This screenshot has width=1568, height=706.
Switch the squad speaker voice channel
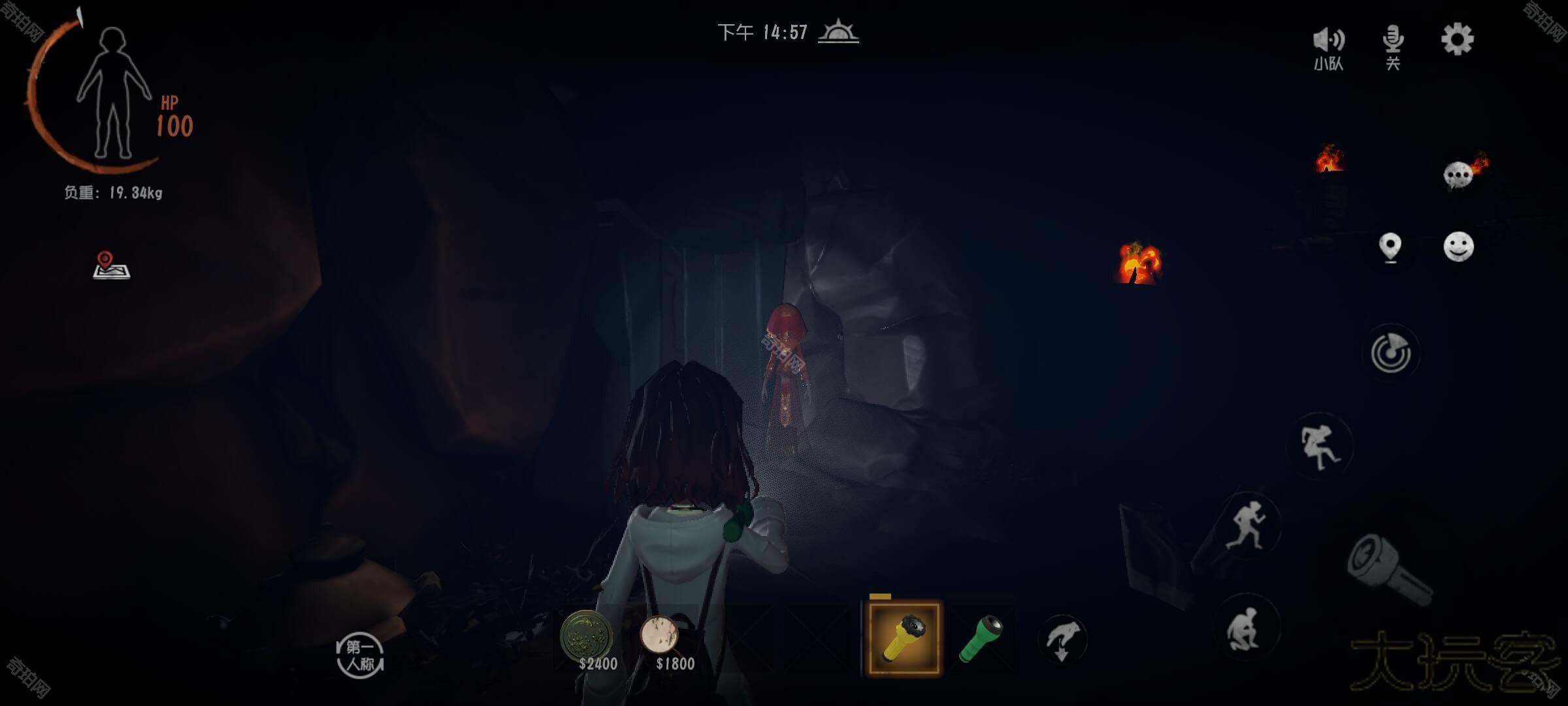(1328, 47)
